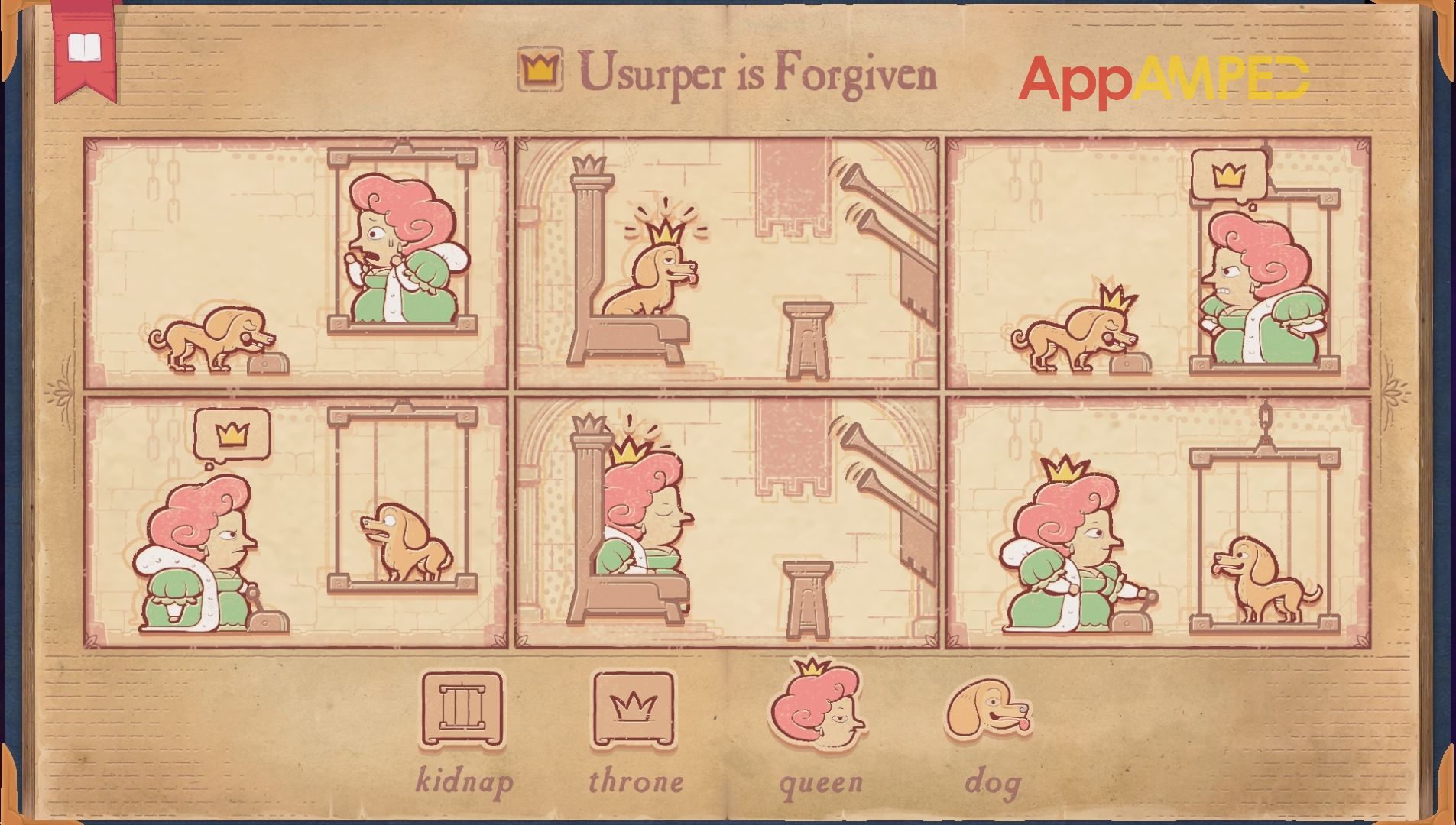The height and width of the screenshot is (825, 1456).
Task: Click the open book bookmark icon
Action: coord(84,46)
